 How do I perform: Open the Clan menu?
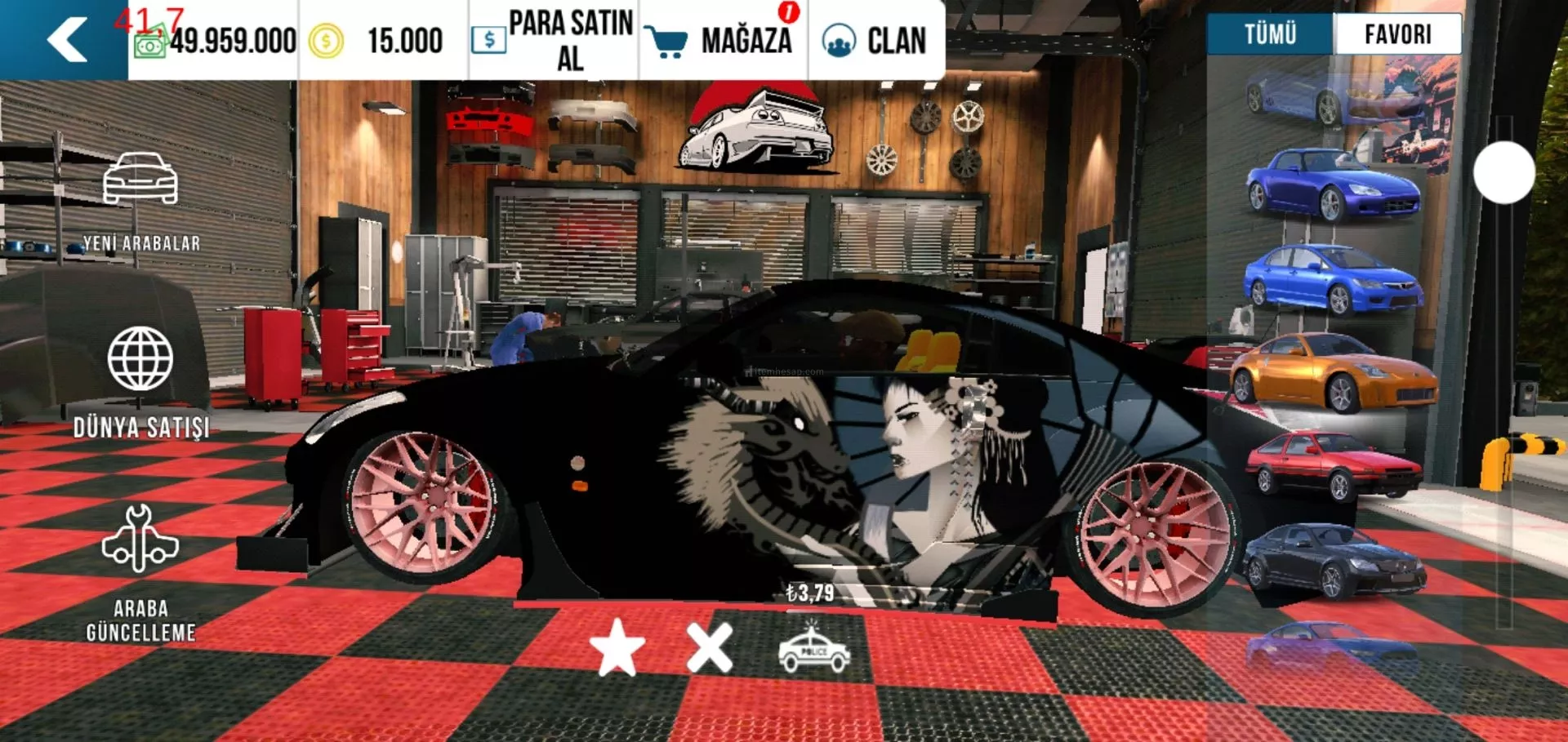click(875, 40)
